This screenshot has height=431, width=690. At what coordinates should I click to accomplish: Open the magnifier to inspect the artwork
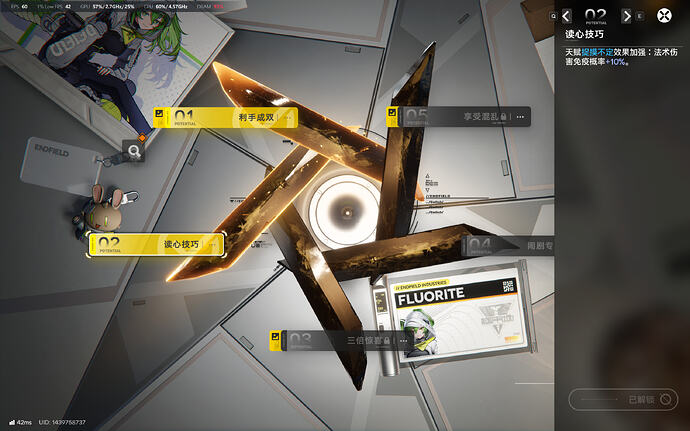(x=133, y=151)
